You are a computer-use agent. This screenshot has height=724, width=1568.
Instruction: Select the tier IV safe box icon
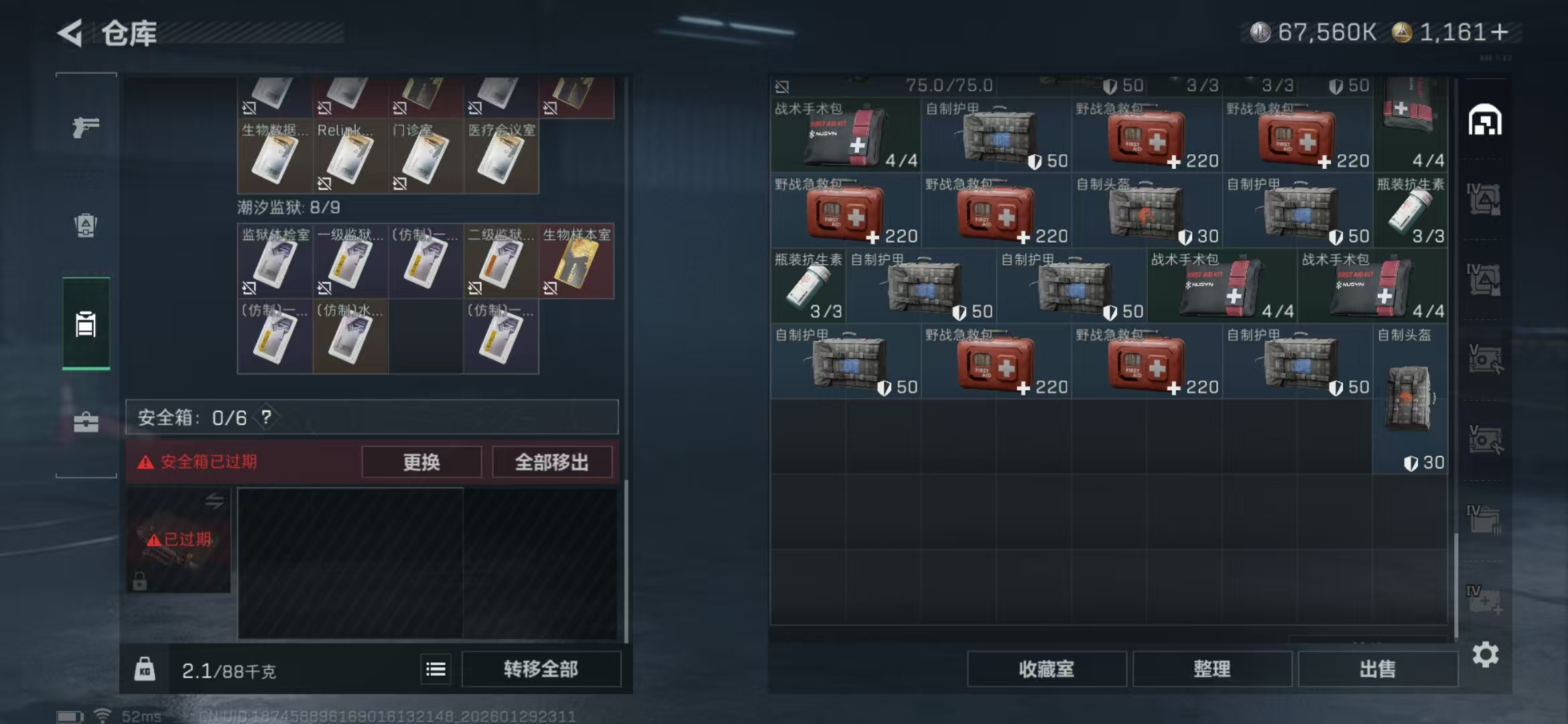(1485, 198)
